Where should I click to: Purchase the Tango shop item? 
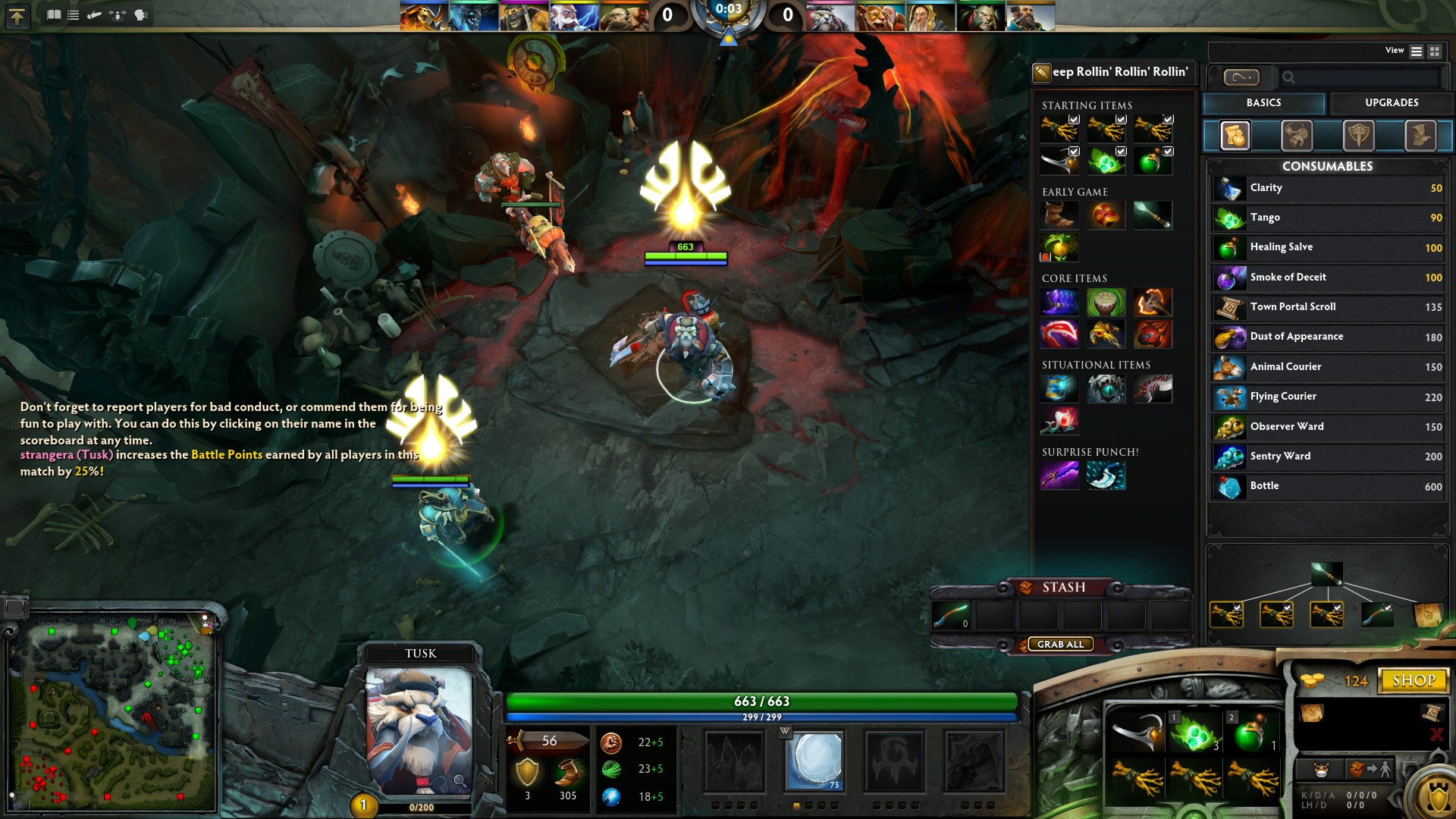pyautogui.click(x=1327, y=218)
